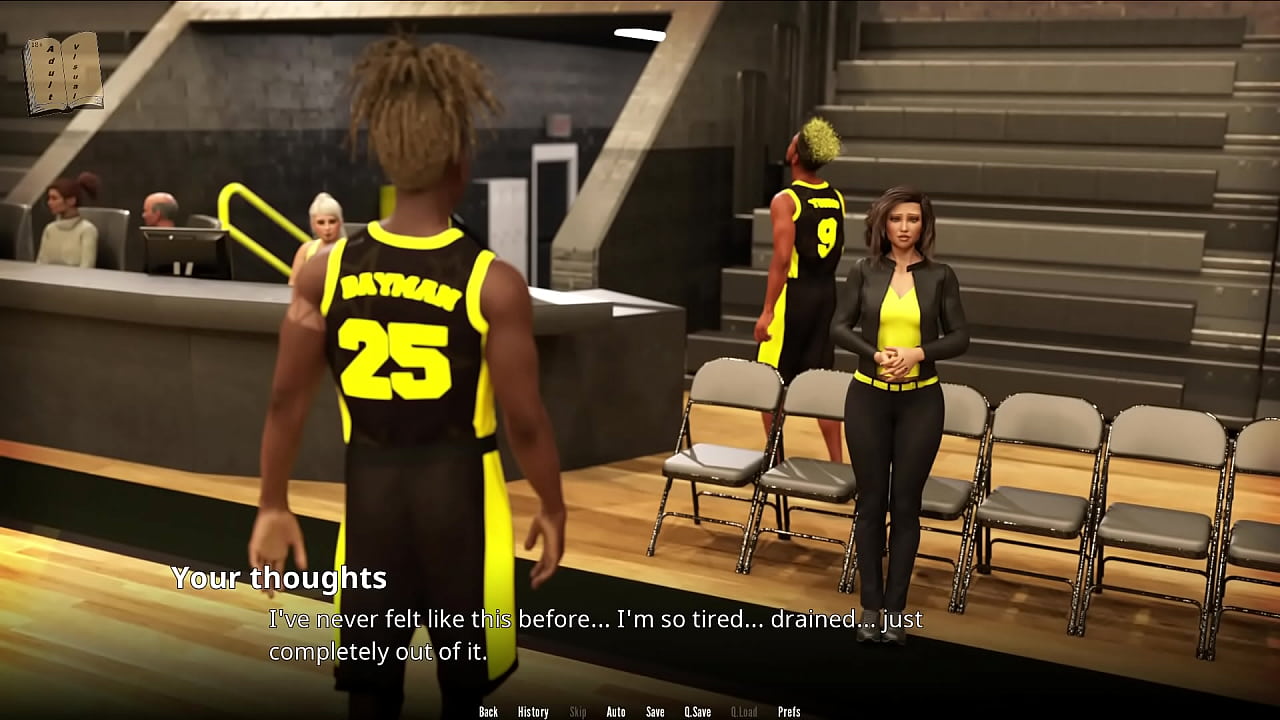Viewport: 1280px width, 720px height.
Task: Open the dialogue History log
Action: 533,712
